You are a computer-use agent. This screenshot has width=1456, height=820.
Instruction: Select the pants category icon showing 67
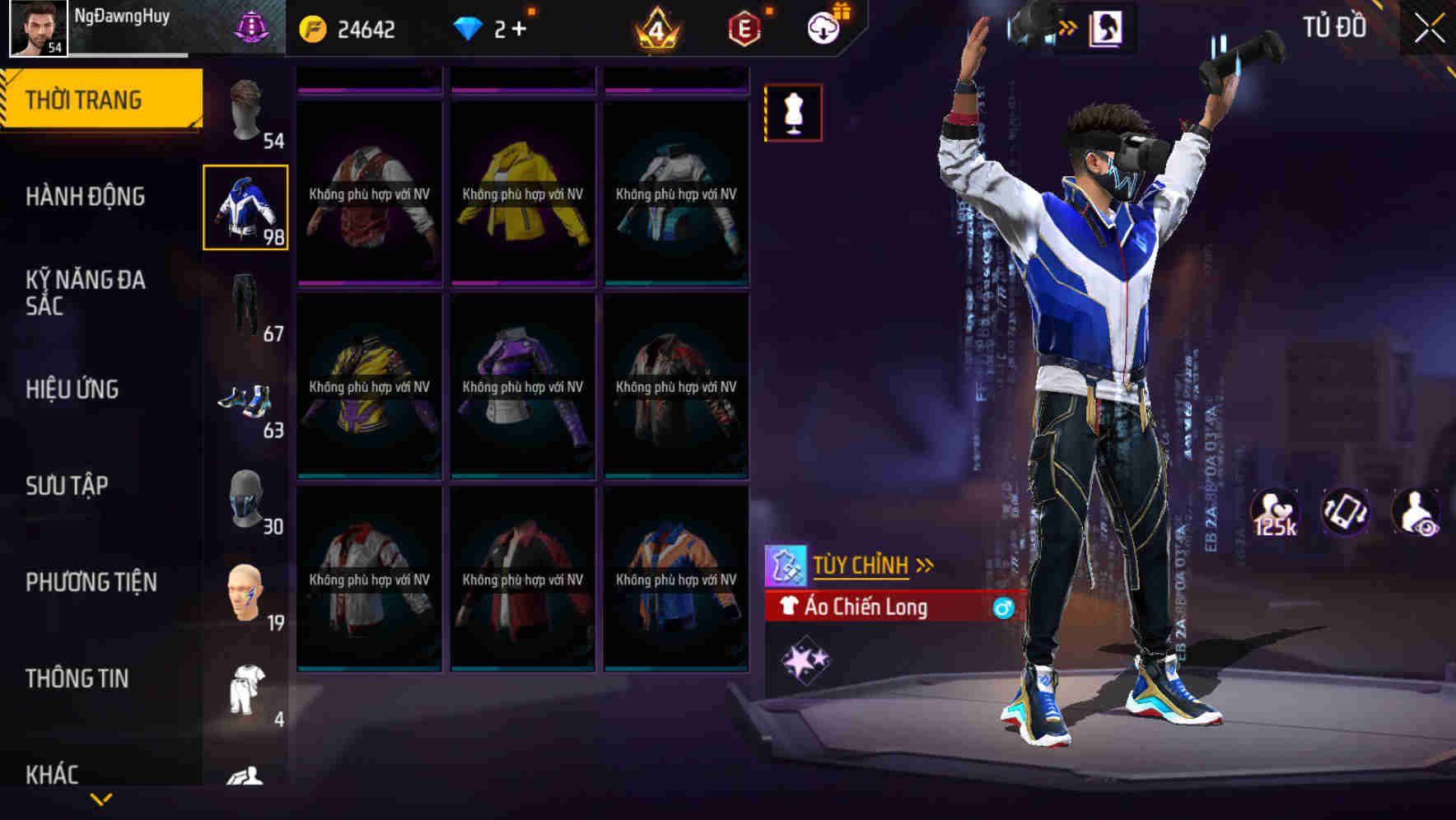point(247,305)
